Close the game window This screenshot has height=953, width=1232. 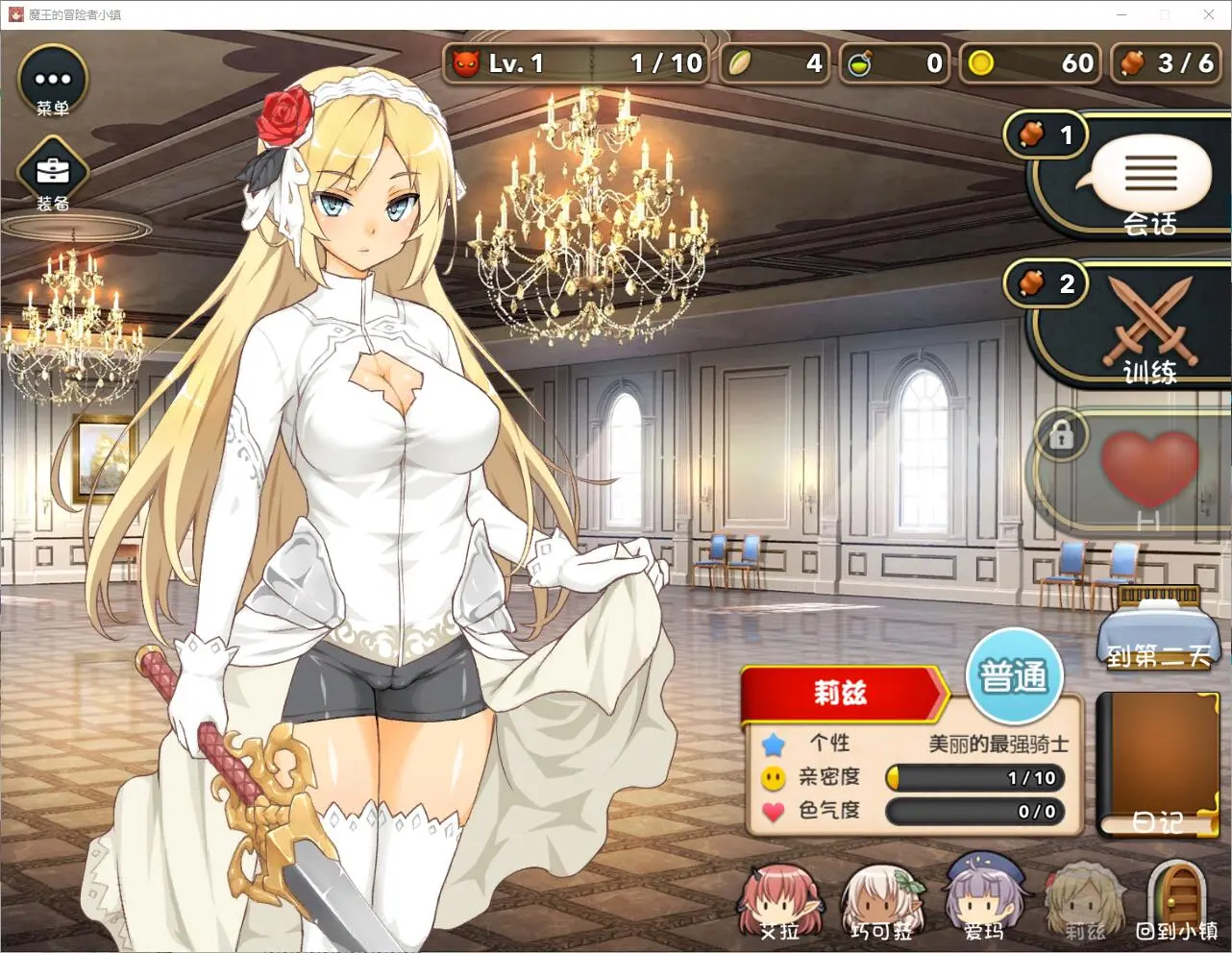(x=1209, y=14)
